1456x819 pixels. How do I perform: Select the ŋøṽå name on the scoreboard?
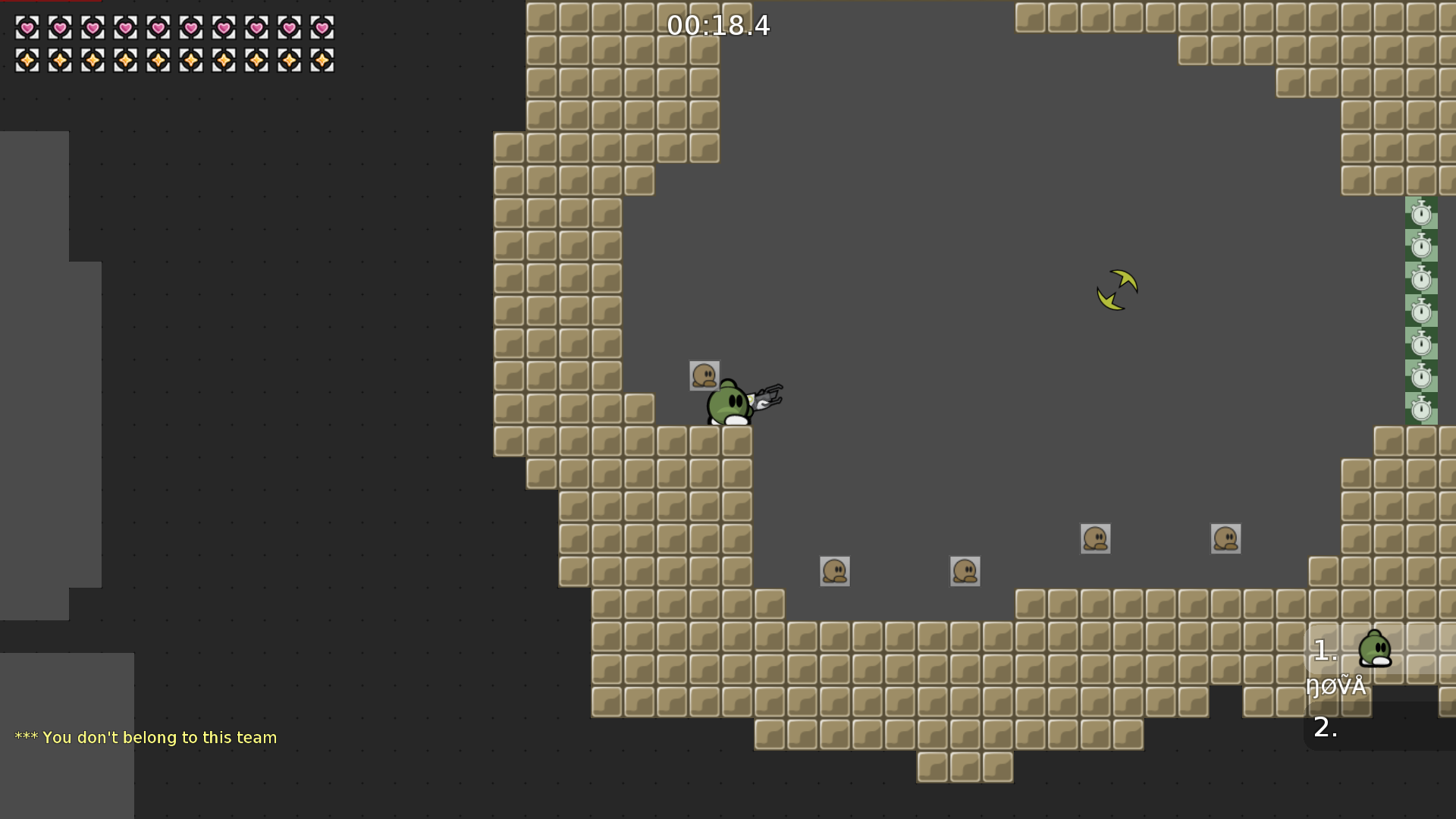[1336, 686]
